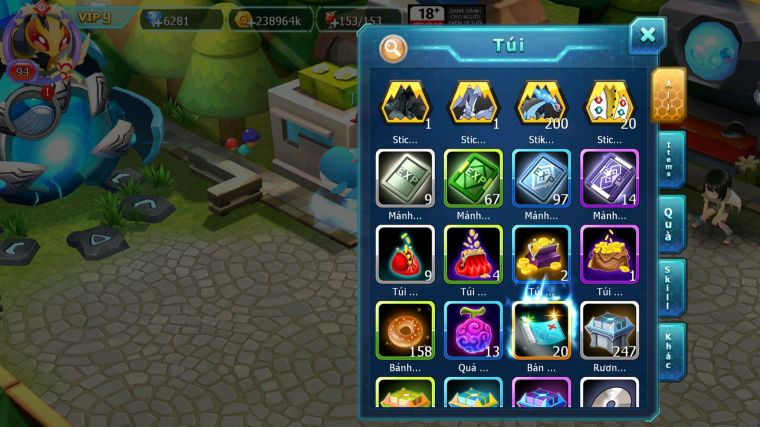Open the magnifying glass search in the bag

click(x=393, y=47)
